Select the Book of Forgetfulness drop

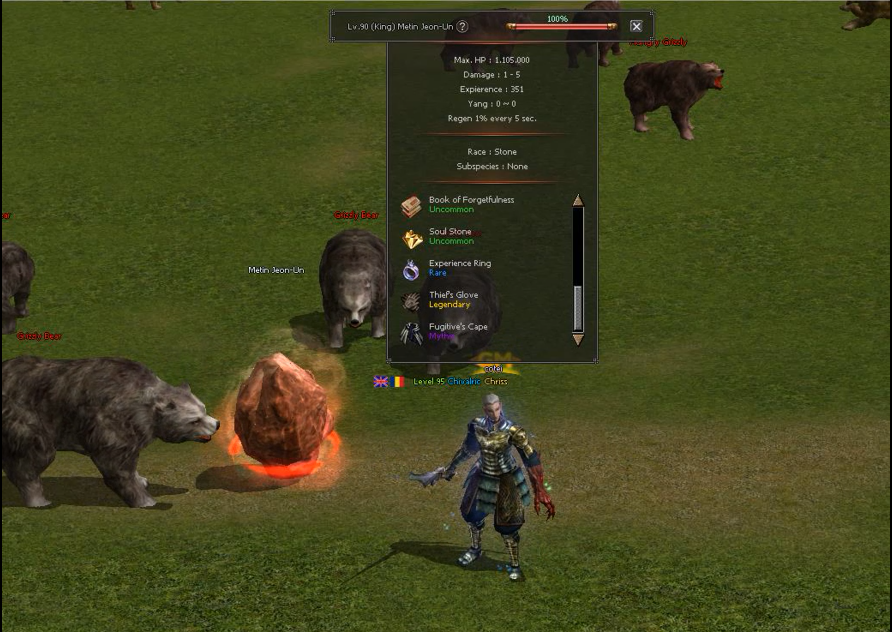[470, 205]
